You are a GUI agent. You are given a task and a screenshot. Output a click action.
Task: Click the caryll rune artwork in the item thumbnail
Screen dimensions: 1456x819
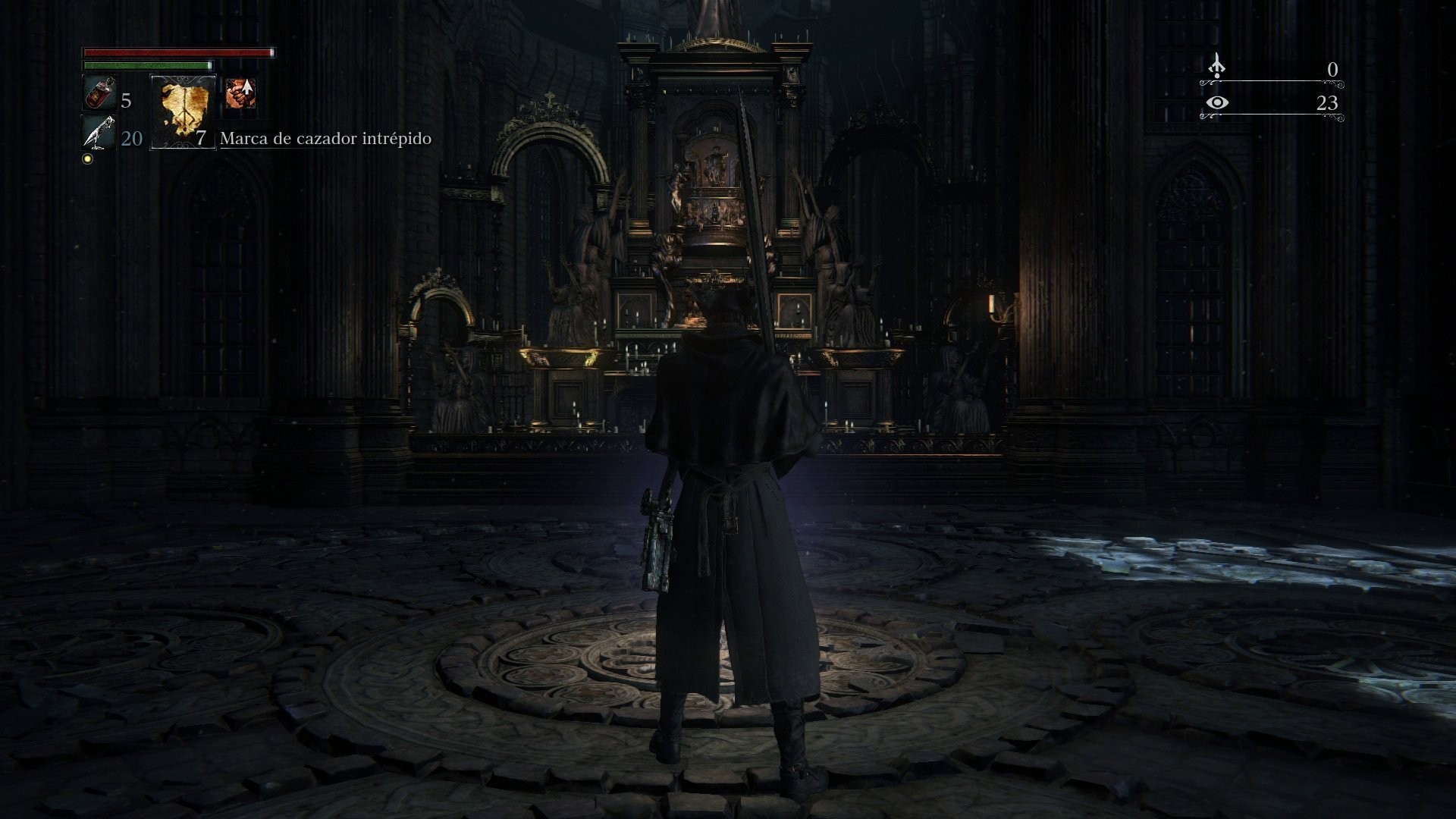[x=182, y=112]
